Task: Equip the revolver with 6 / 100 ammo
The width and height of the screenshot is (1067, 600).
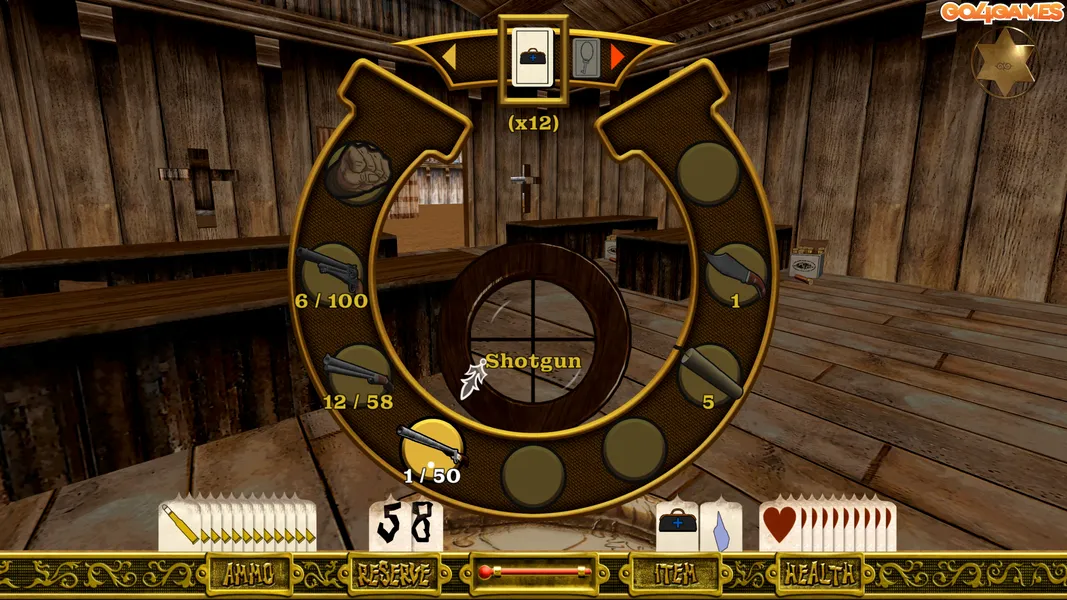Action: 331,270
